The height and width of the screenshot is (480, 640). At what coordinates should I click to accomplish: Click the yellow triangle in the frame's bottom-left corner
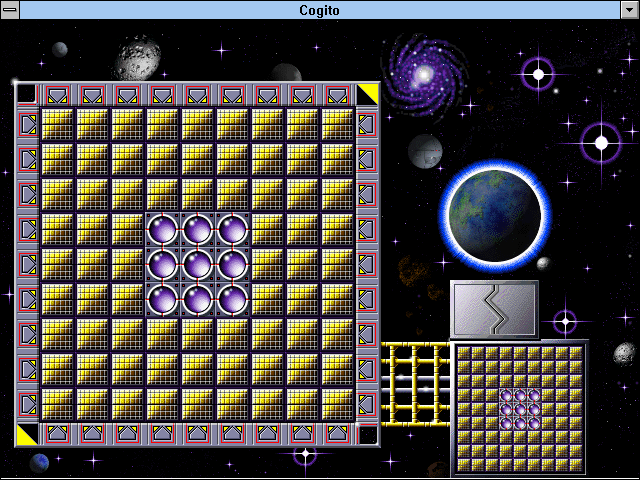tap(26, 434)
